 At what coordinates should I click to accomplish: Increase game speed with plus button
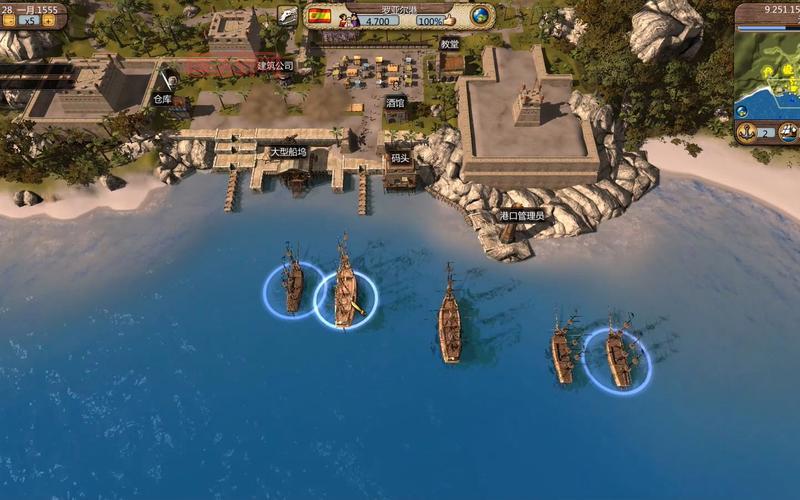pos(48,20)
